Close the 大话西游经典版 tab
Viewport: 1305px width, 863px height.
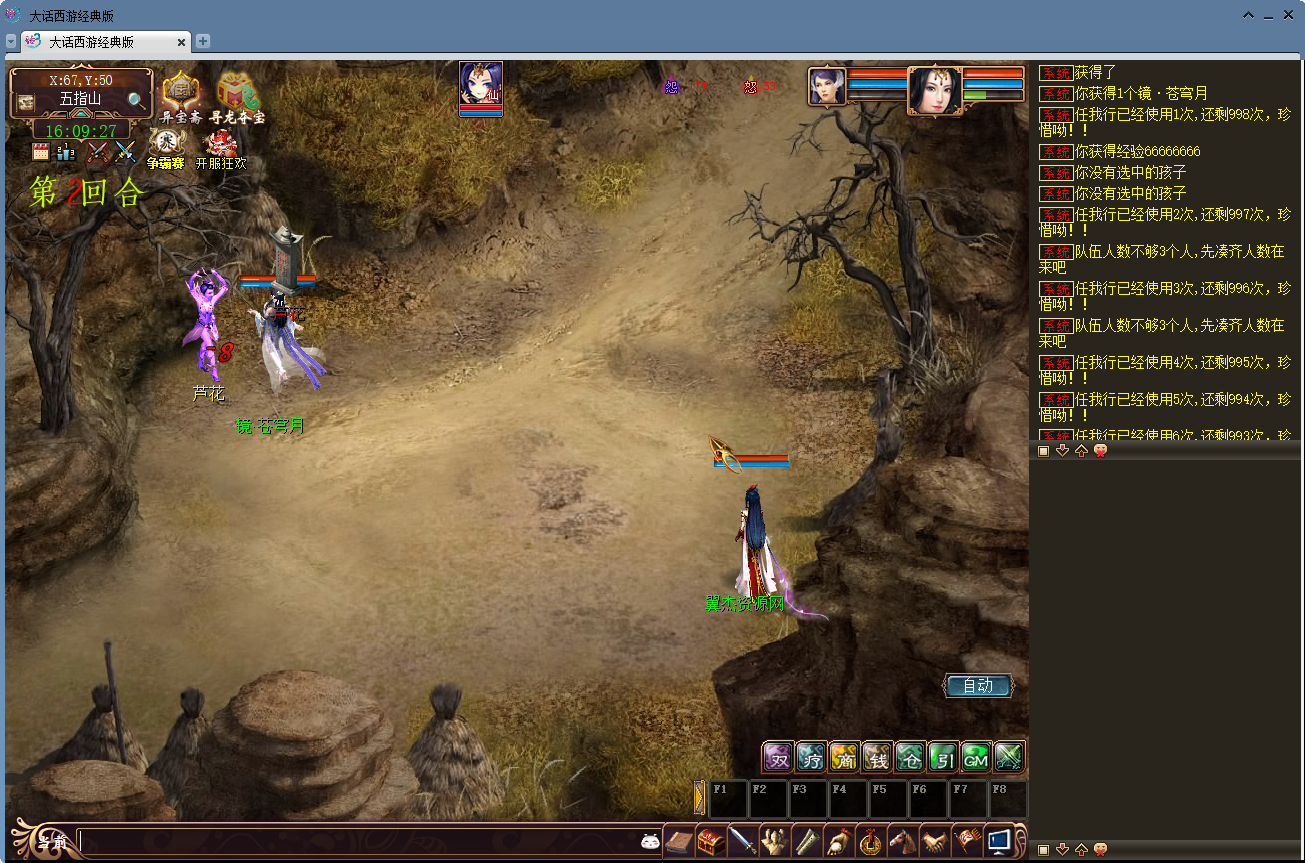[181, 42]
